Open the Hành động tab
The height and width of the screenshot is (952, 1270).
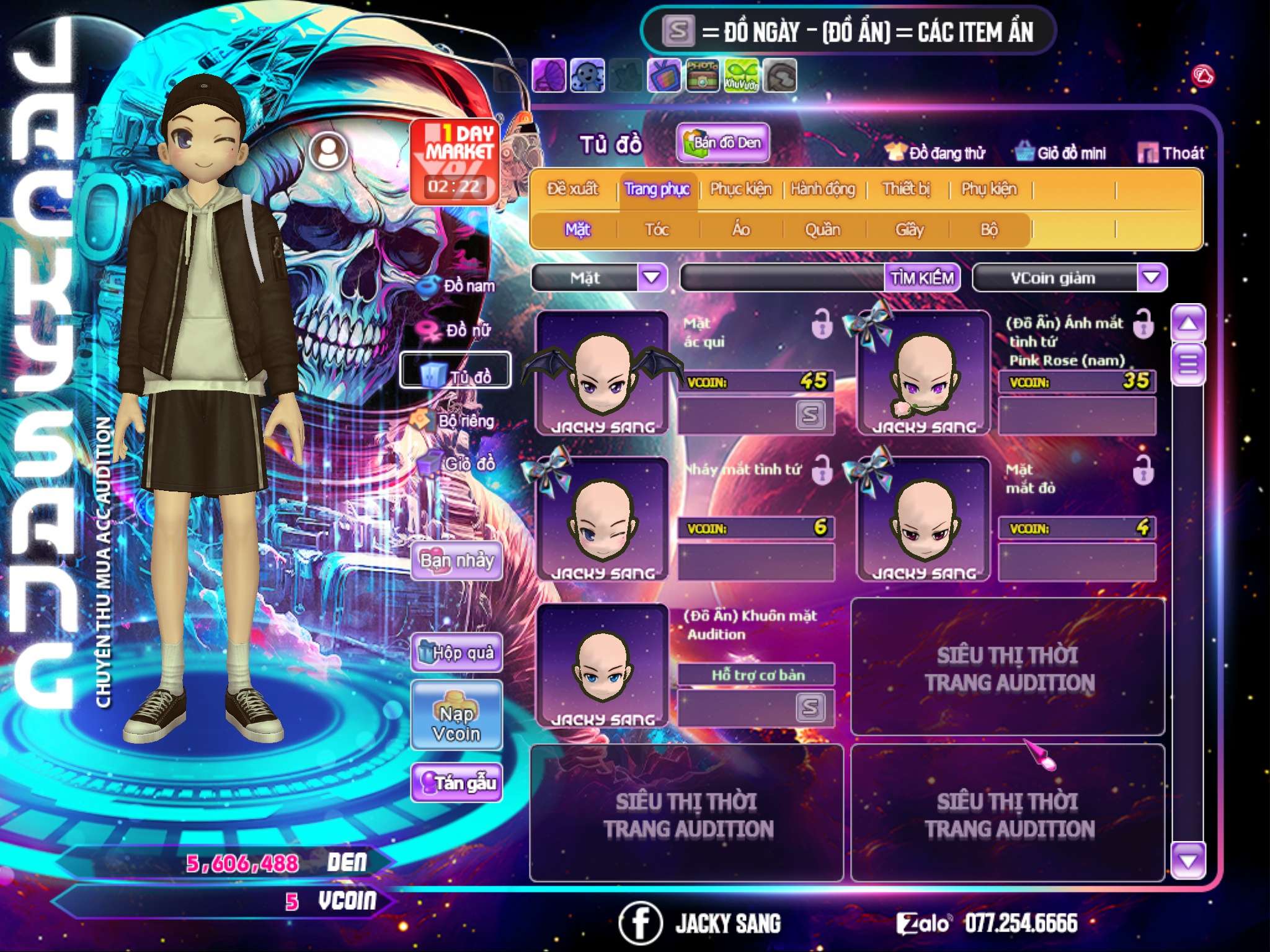823,189
